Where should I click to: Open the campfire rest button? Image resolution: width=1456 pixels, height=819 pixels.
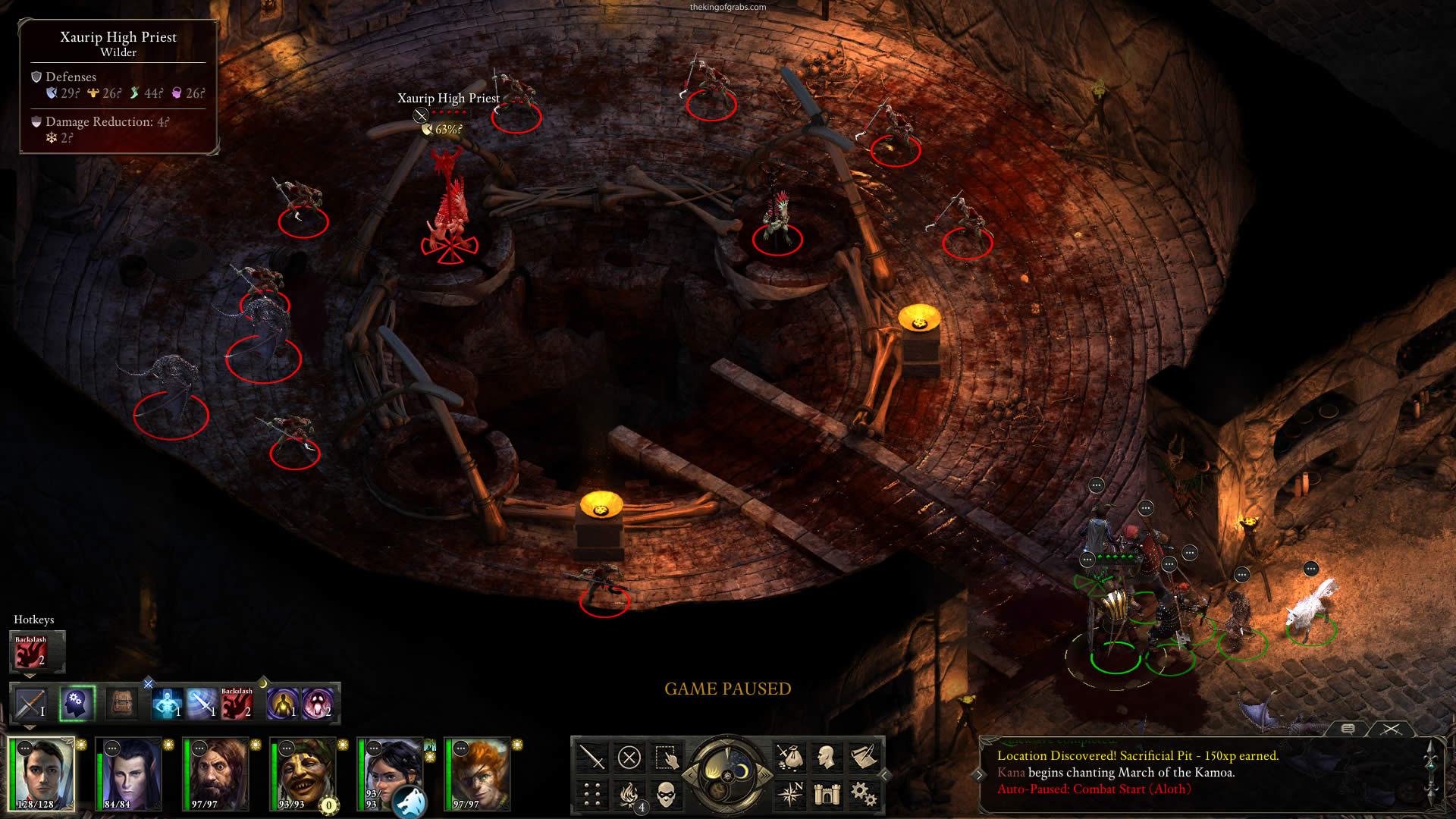(629, 794)
